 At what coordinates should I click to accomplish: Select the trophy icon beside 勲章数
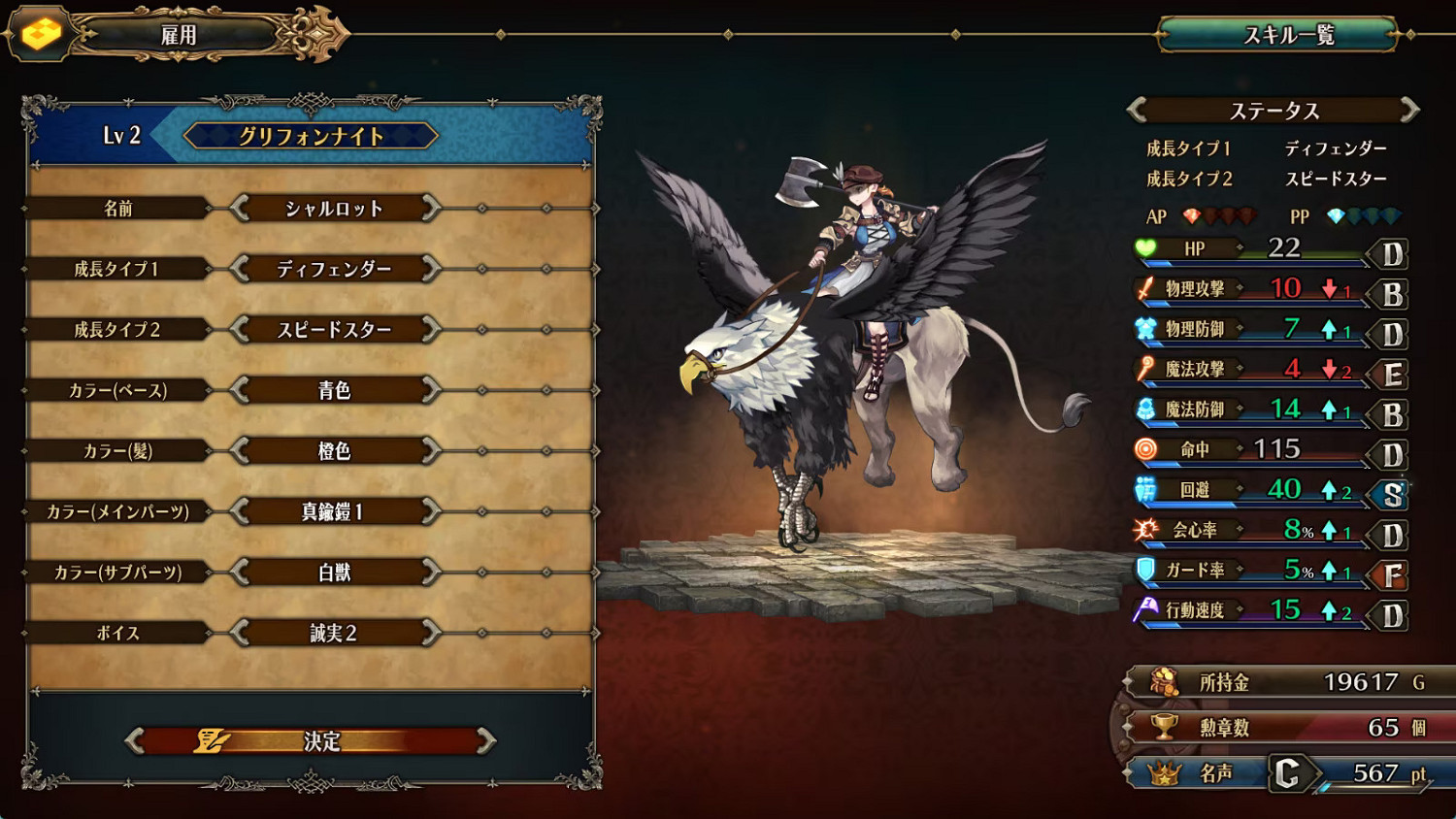point(1165,728)
